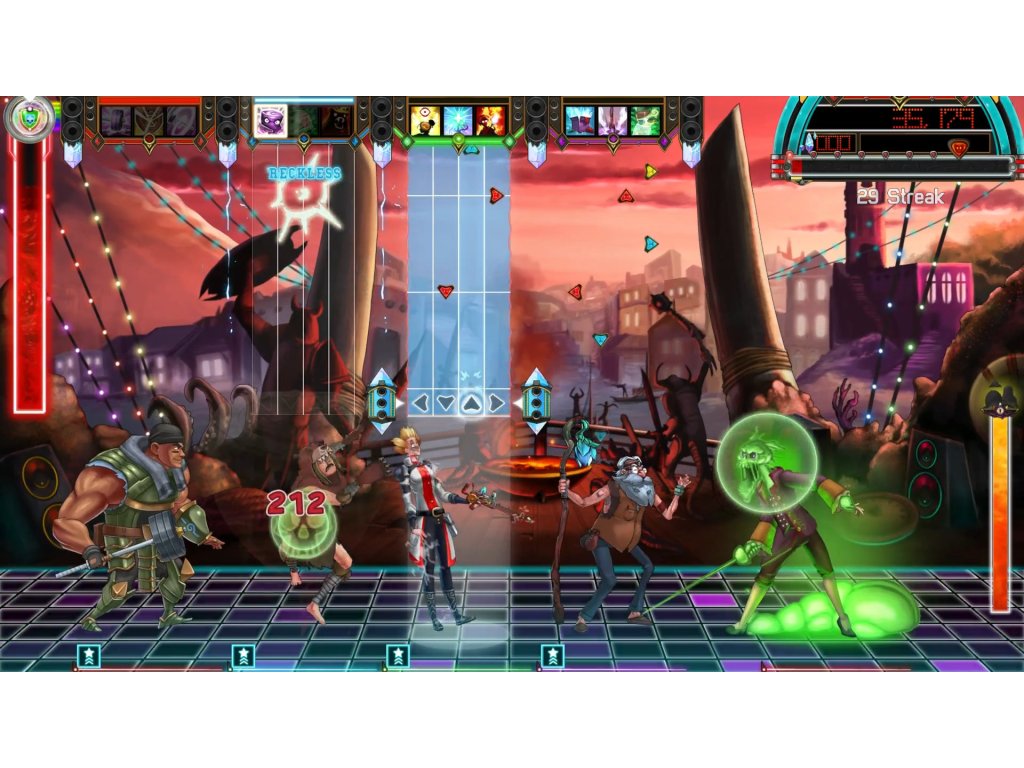1024x768 pixels.
Task: Hit the down arrow note receptor
Action: (x=446, y=403)
